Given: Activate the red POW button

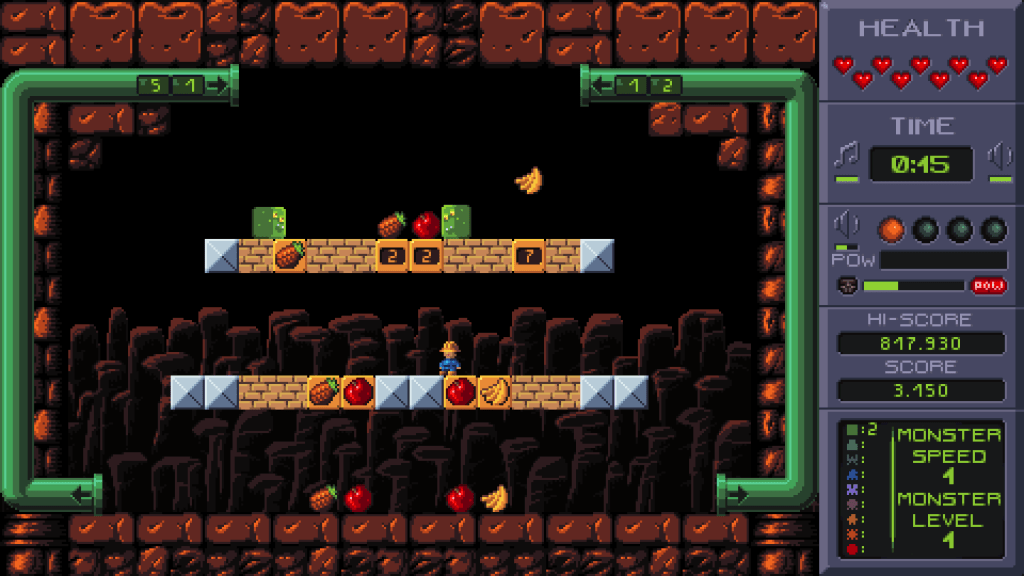Looking at the screenshot, I should tap(986, 286).
